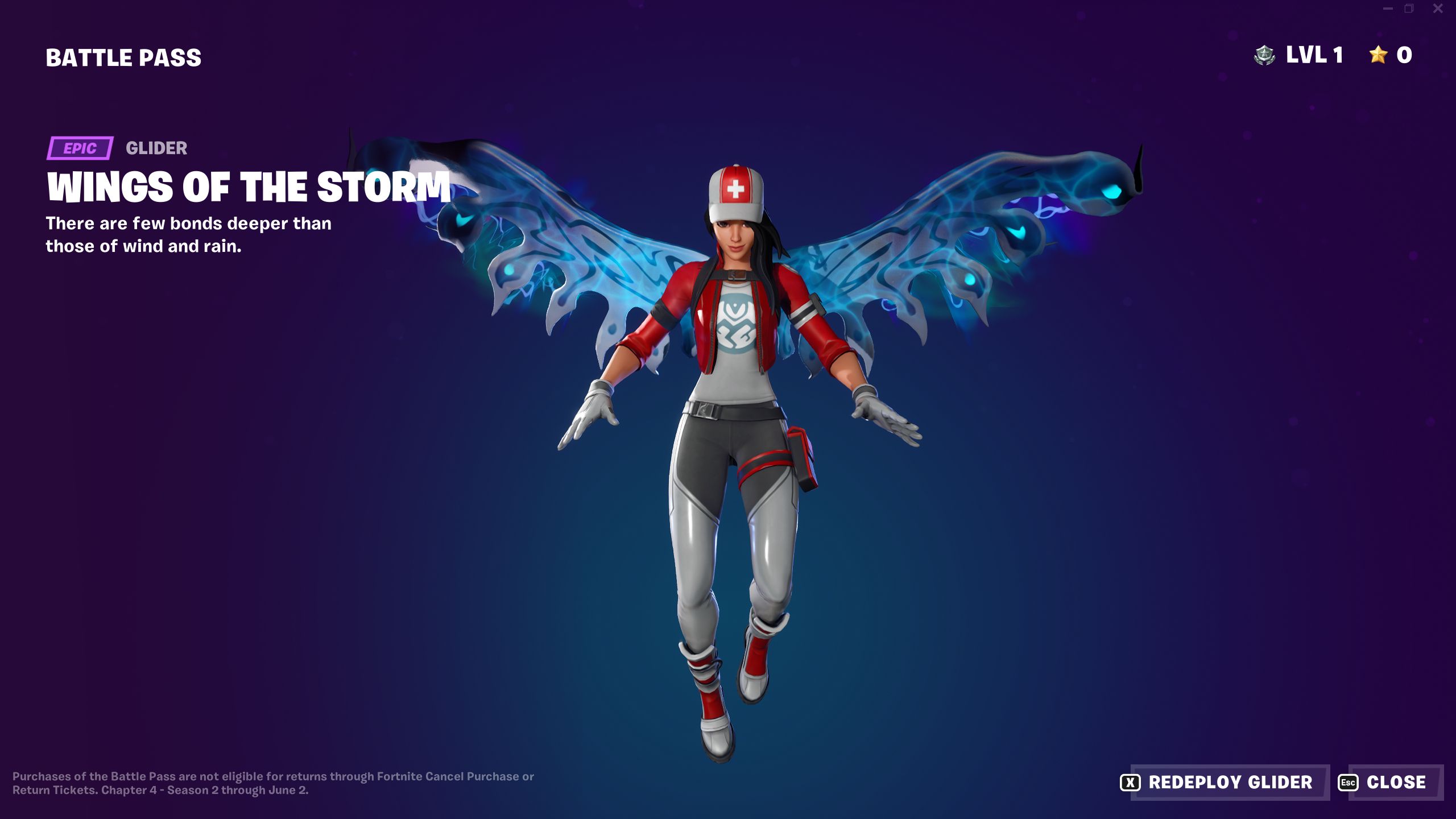Viewport: 1456px width, 819px height.
Task: Select the purple EPIC rarity badge
Action: click(x=80, y=149)
